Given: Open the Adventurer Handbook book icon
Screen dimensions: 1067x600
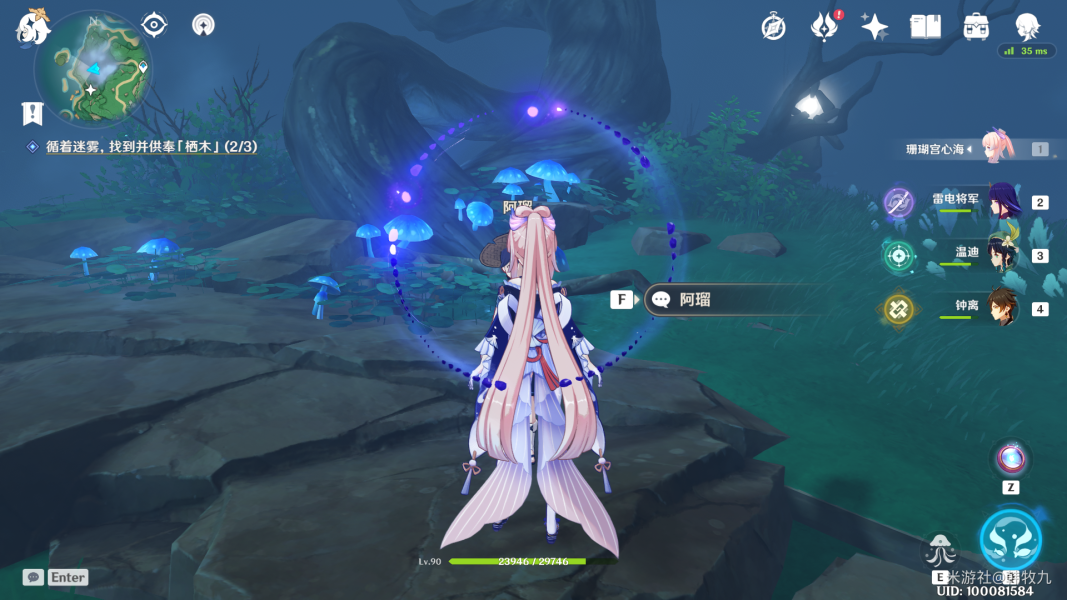Looking at the screenshot, I should click(x=925, y=27).
